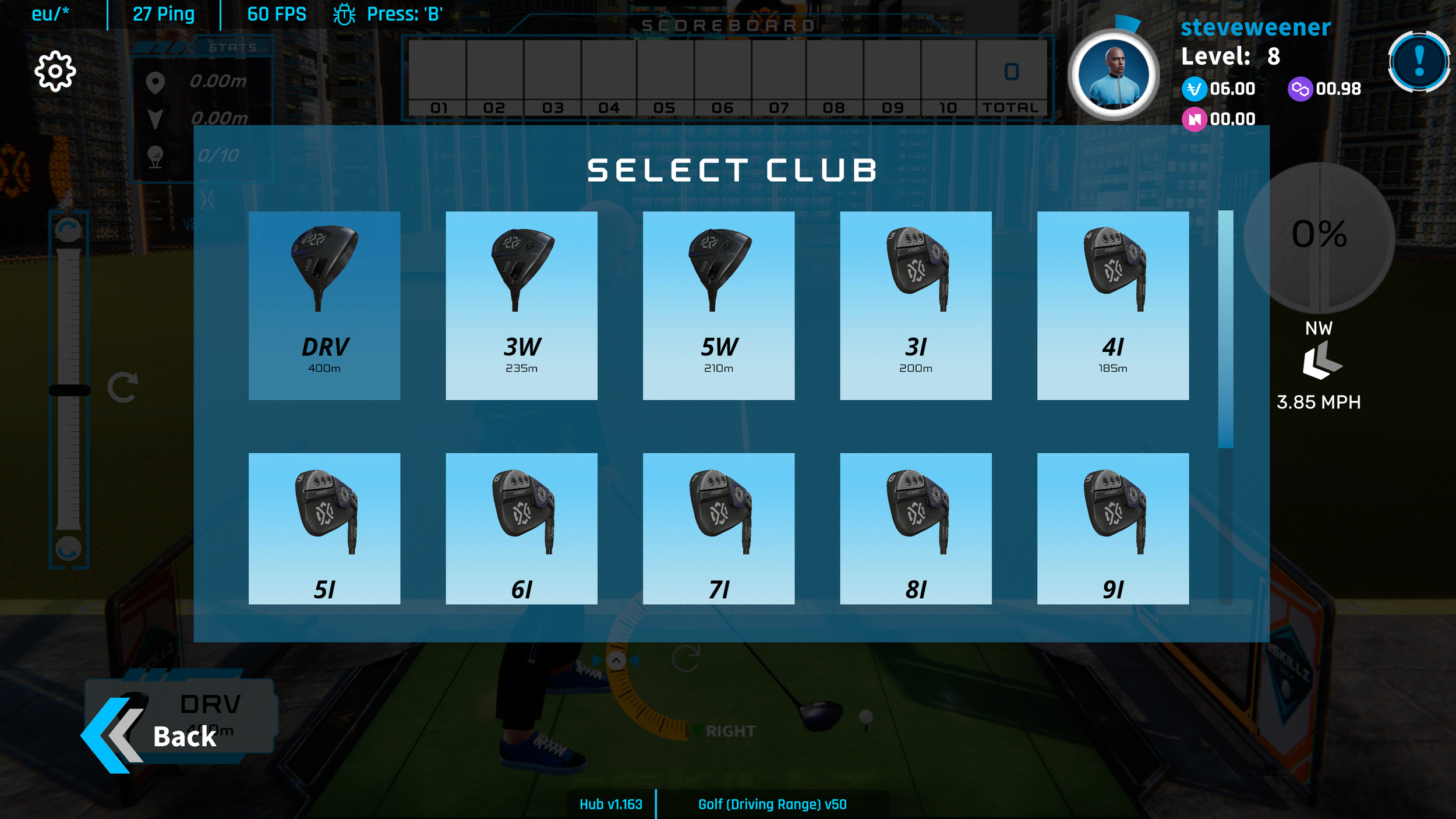Choose the 3W wood club
The height and width of the screenshot is (819, 1456).
[521, 305]
